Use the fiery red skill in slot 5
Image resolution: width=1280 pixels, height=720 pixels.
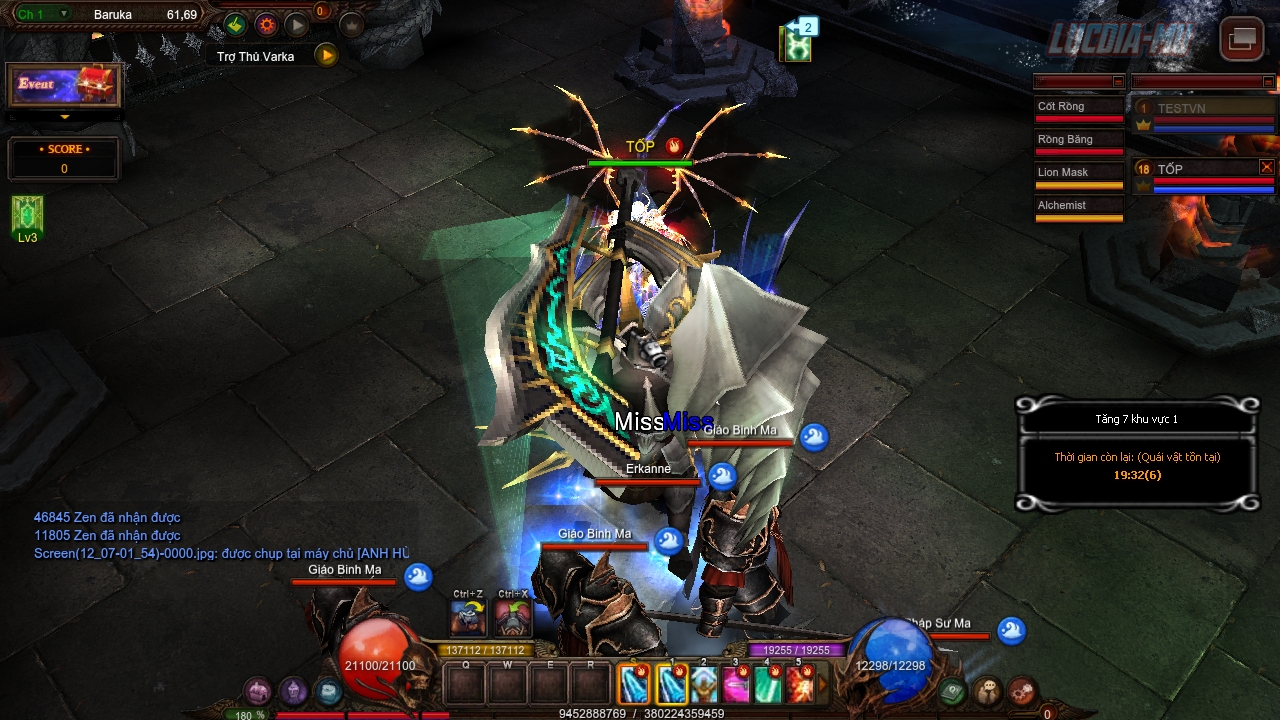(800, 685)
